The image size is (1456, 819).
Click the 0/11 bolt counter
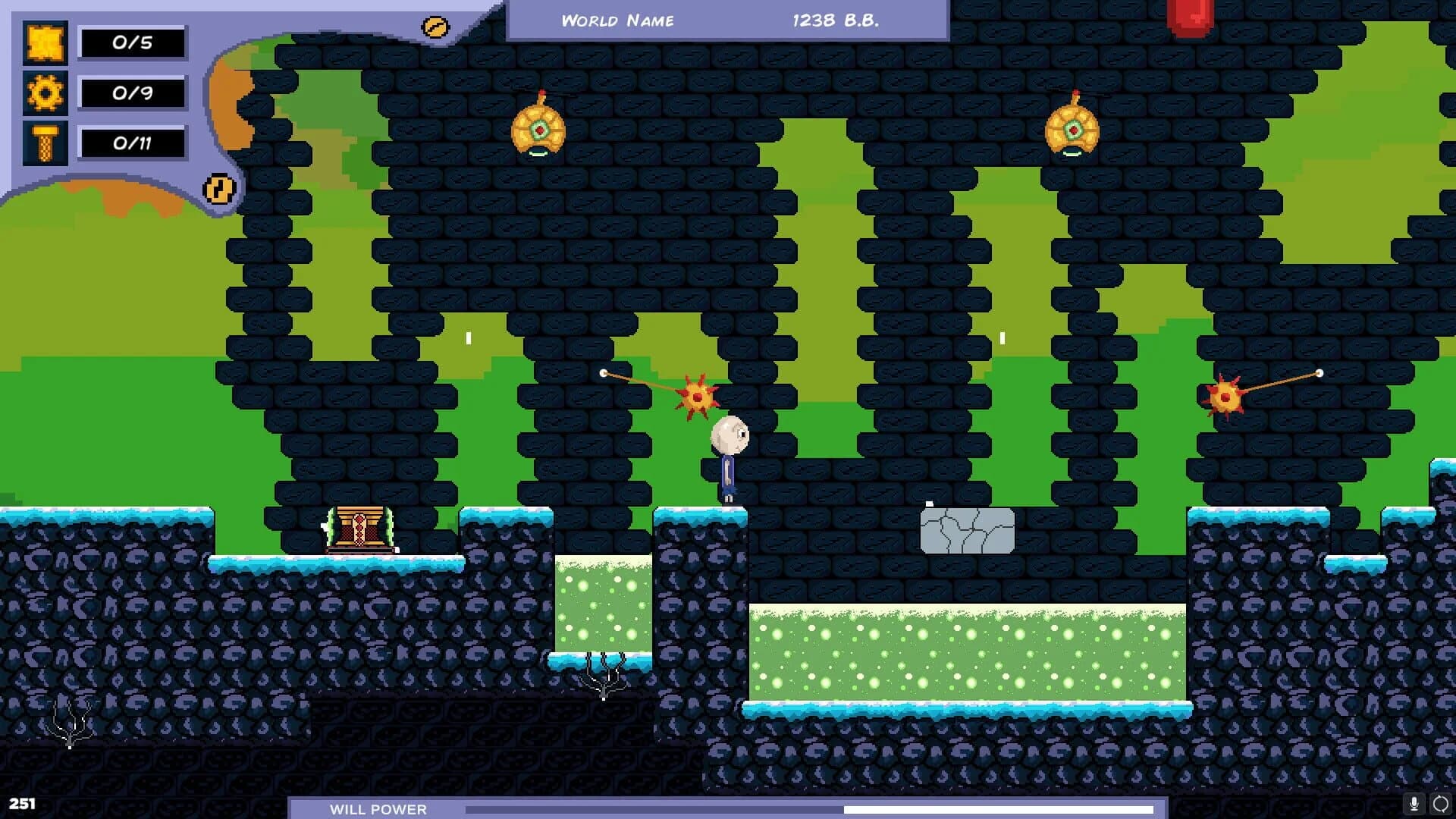pos(133,141)
